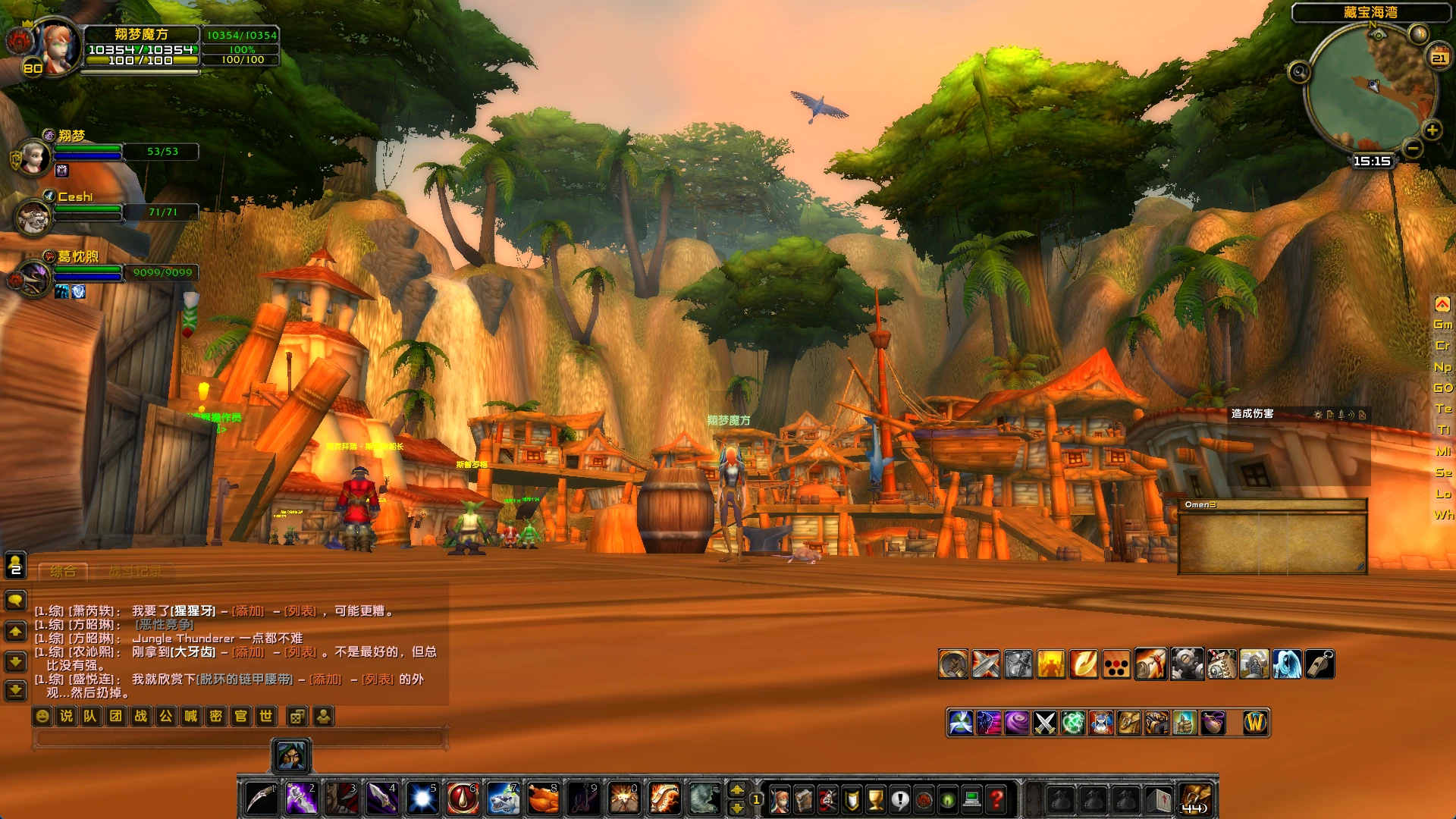Open the Gm entry on side panel
Viewport: 1456px width, 819px height.
coord(1442,325)
